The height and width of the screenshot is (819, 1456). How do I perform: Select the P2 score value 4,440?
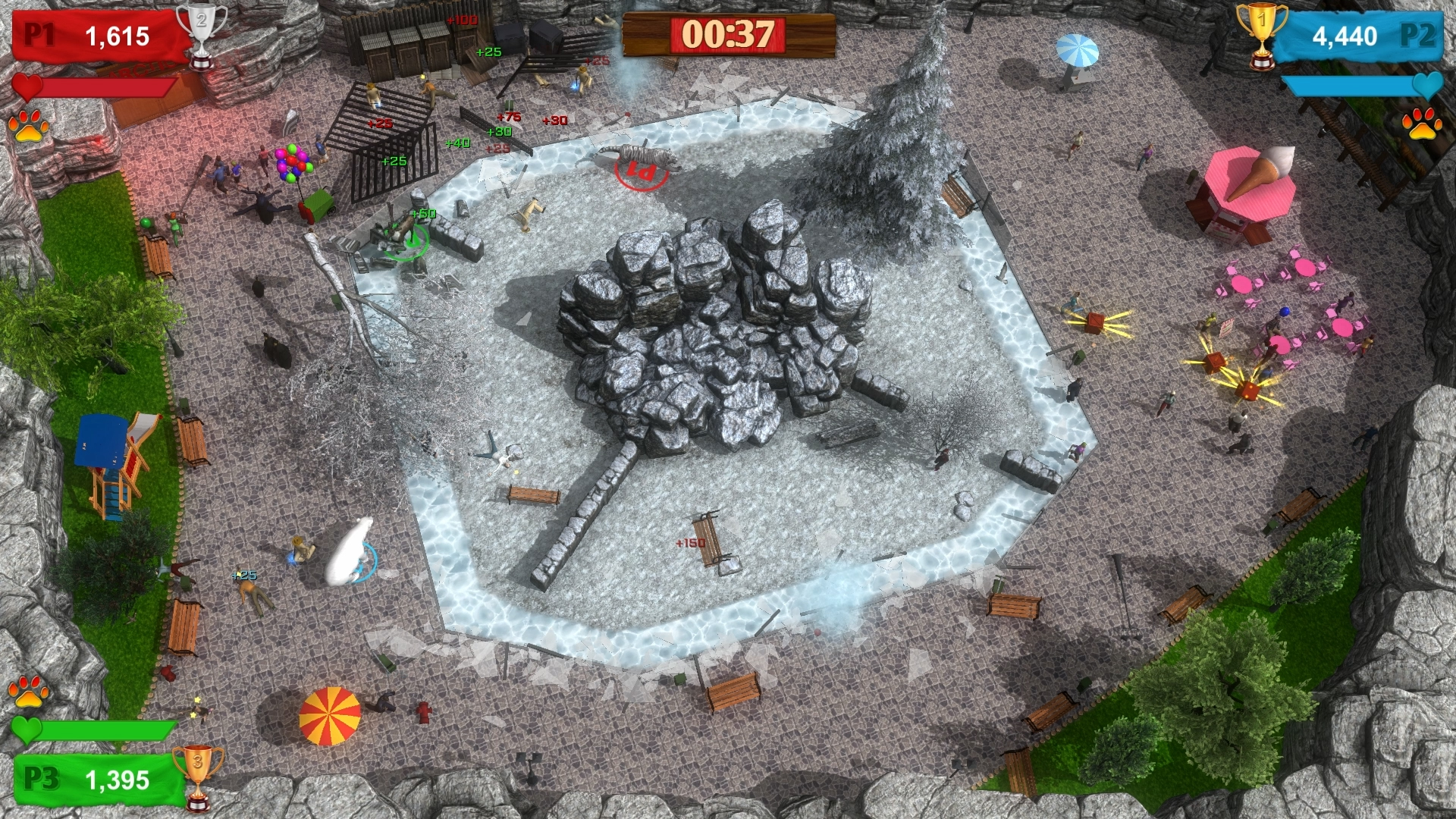coord(1346,34)
